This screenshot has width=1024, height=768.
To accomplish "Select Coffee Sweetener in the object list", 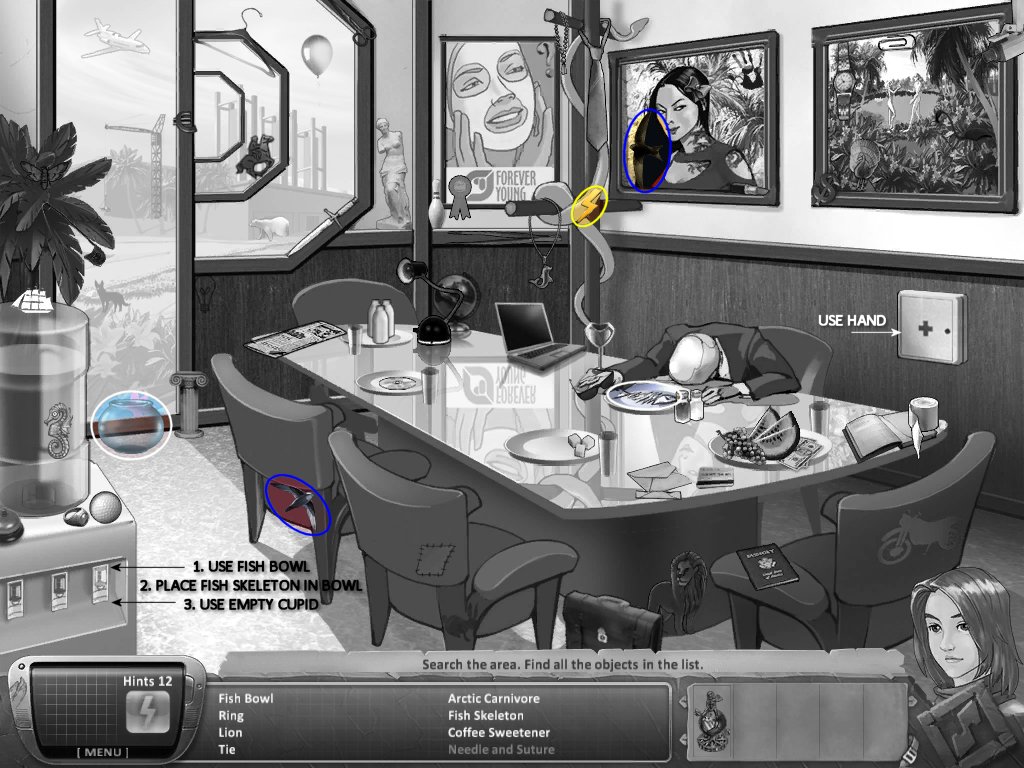I will (x=498, y=733).
